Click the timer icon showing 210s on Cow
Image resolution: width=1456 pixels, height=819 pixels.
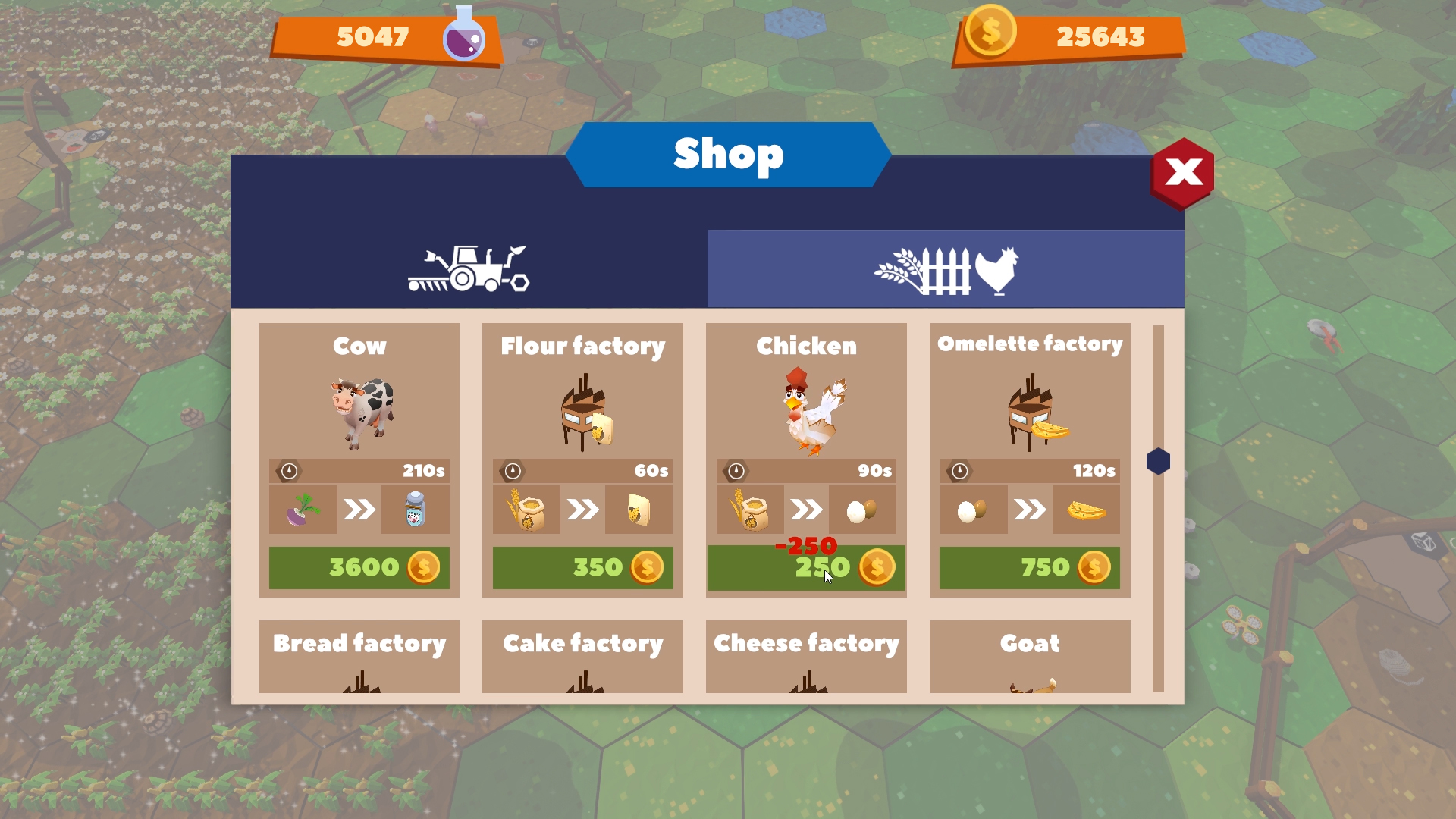click(288, 470)
